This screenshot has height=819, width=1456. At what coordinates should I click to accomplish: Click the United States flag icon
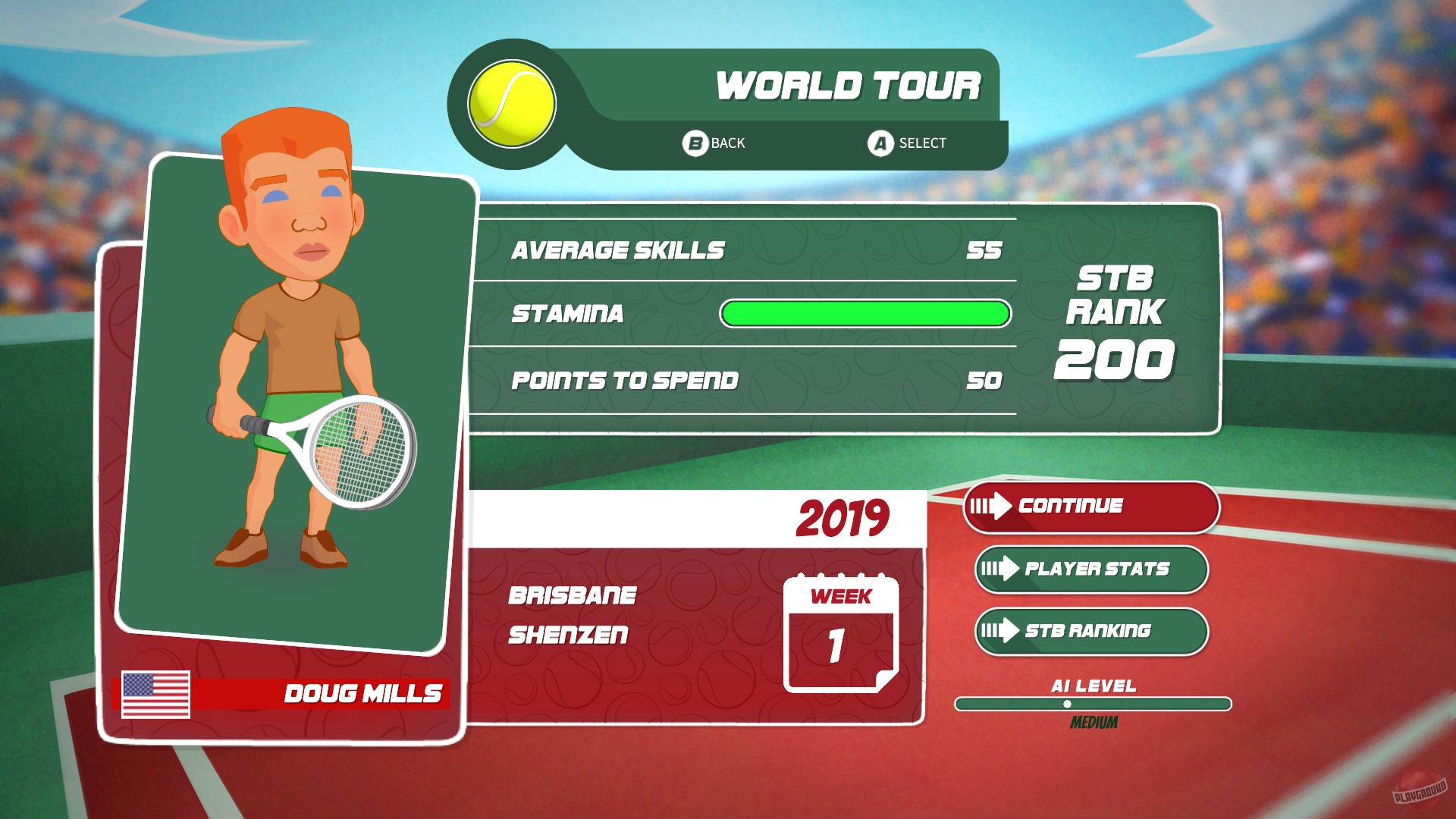[155, 693]
